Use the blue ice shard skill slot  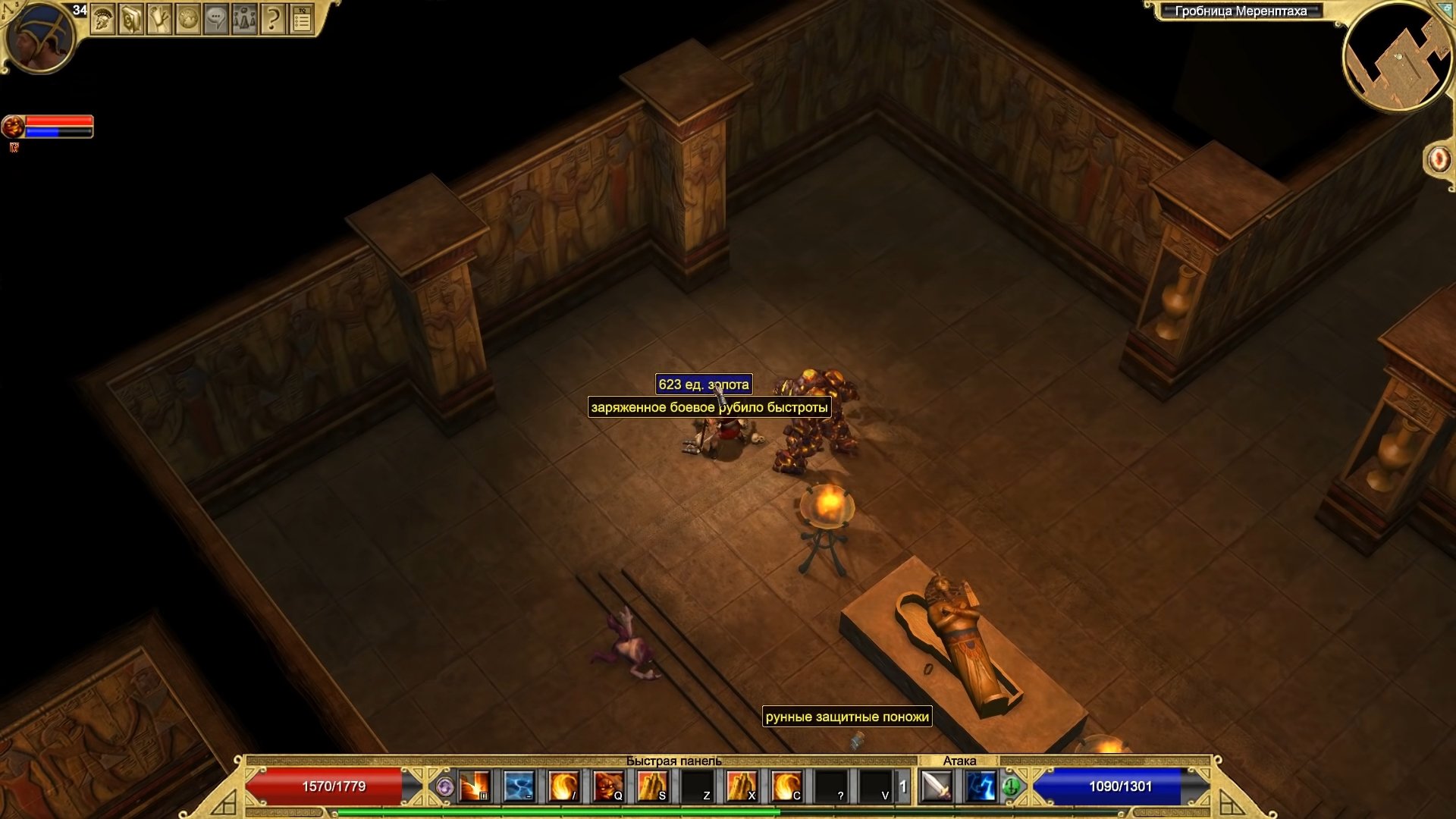[519, 786]
